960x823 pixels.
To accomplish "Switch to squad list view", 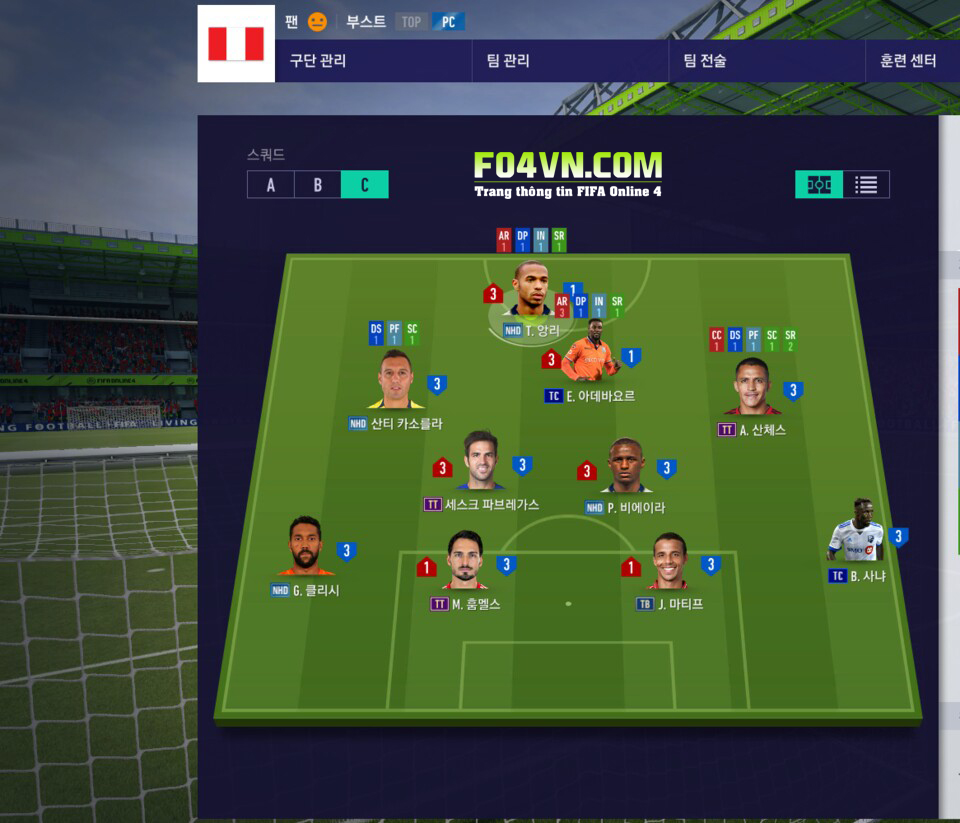I will pos(866,185).
